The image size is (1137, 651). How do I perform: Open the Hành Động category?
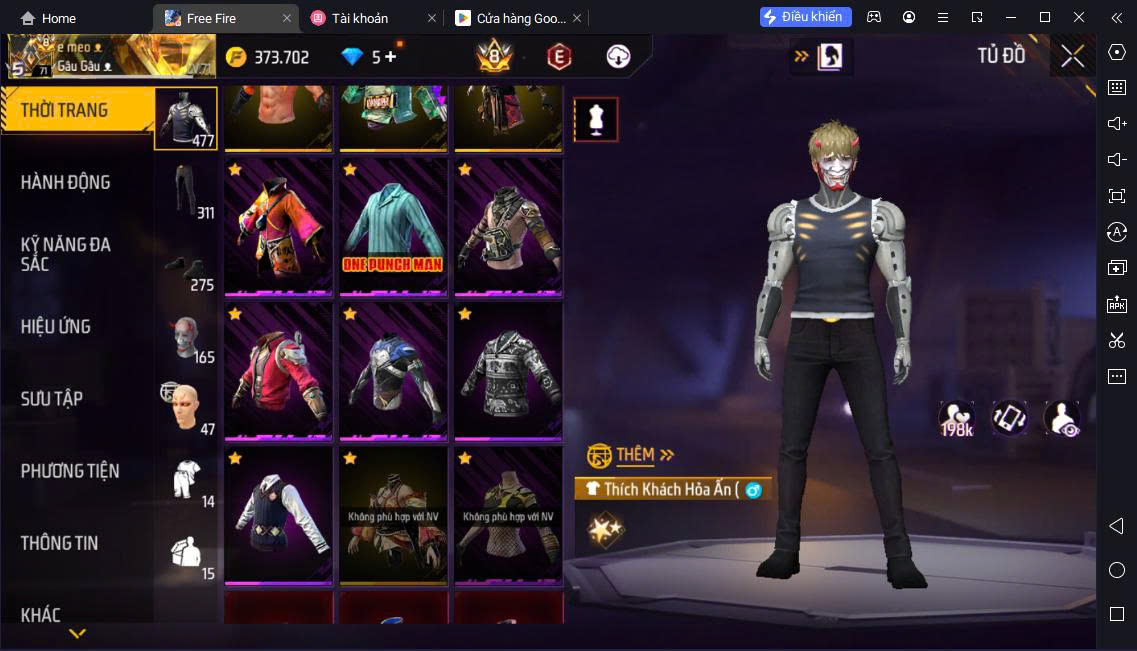tap(66, 183)
